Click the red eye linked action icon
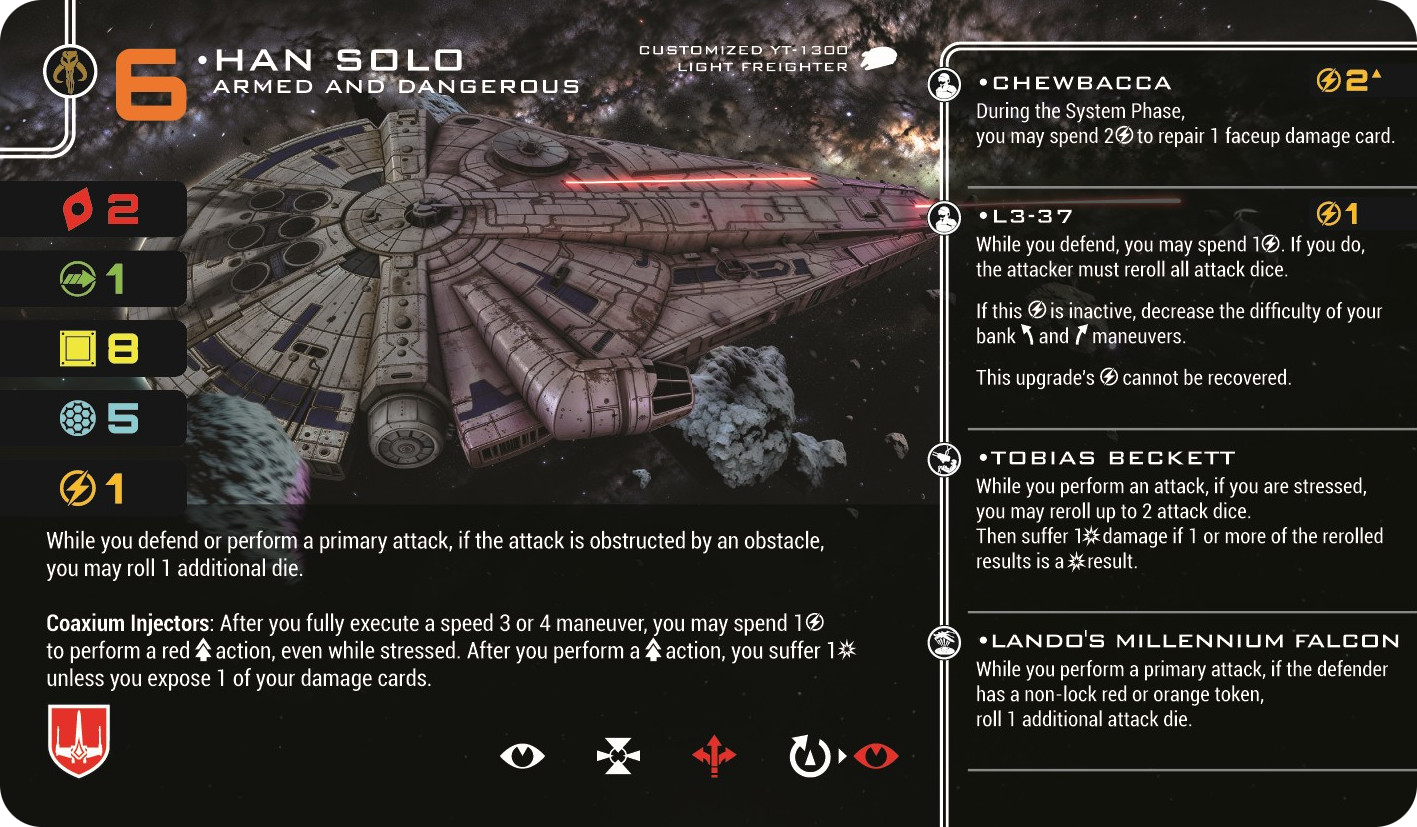The width and height of the screenshot is (1417, 827). [x=875, y=756]
